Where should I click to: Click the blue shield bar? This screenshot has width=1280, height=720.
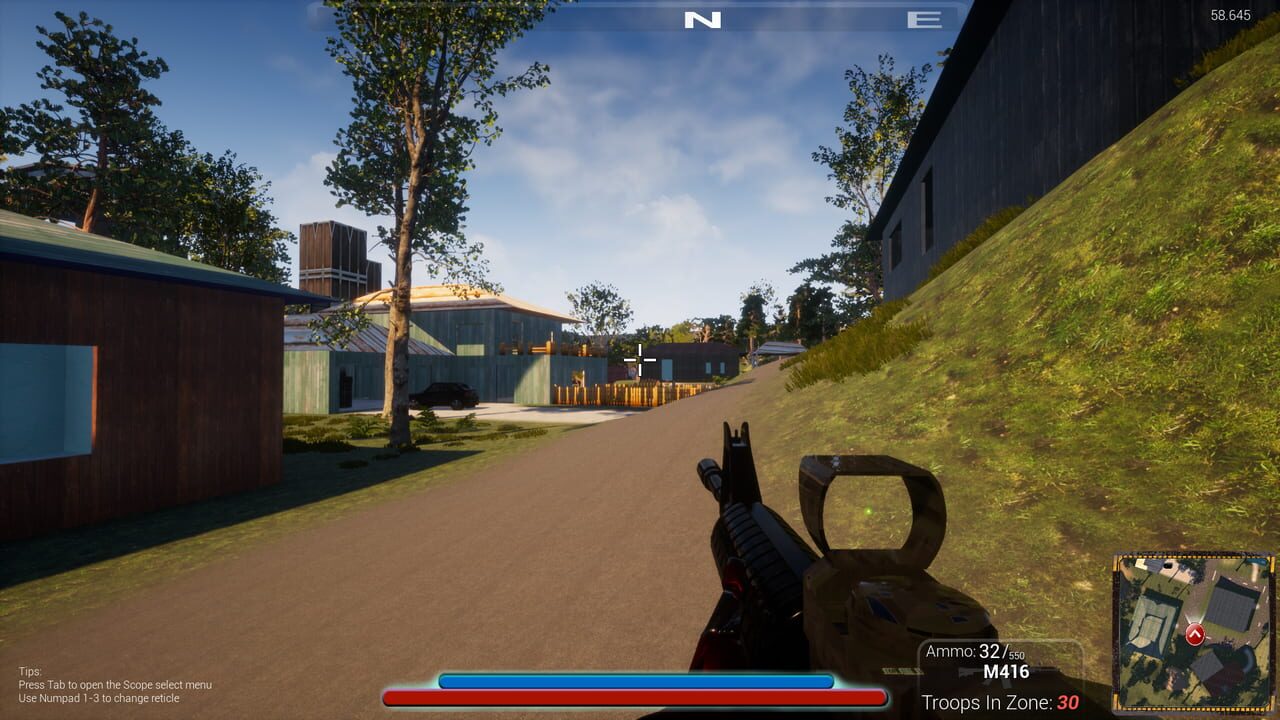coord(635,679)
